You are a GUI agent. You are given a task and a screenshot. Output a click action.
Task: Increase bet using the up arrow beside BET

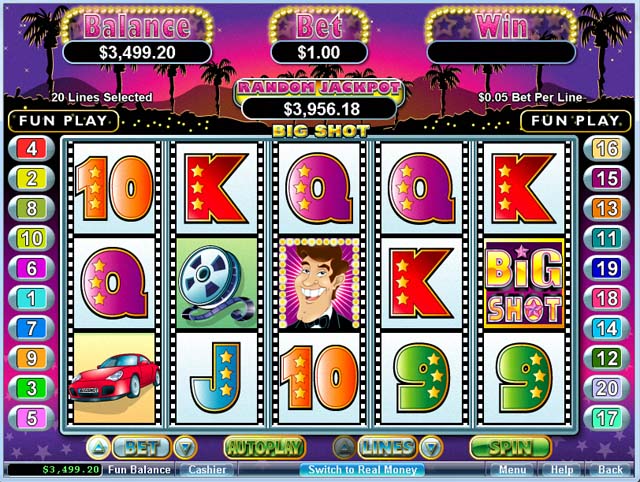click(x=98, y=447)
